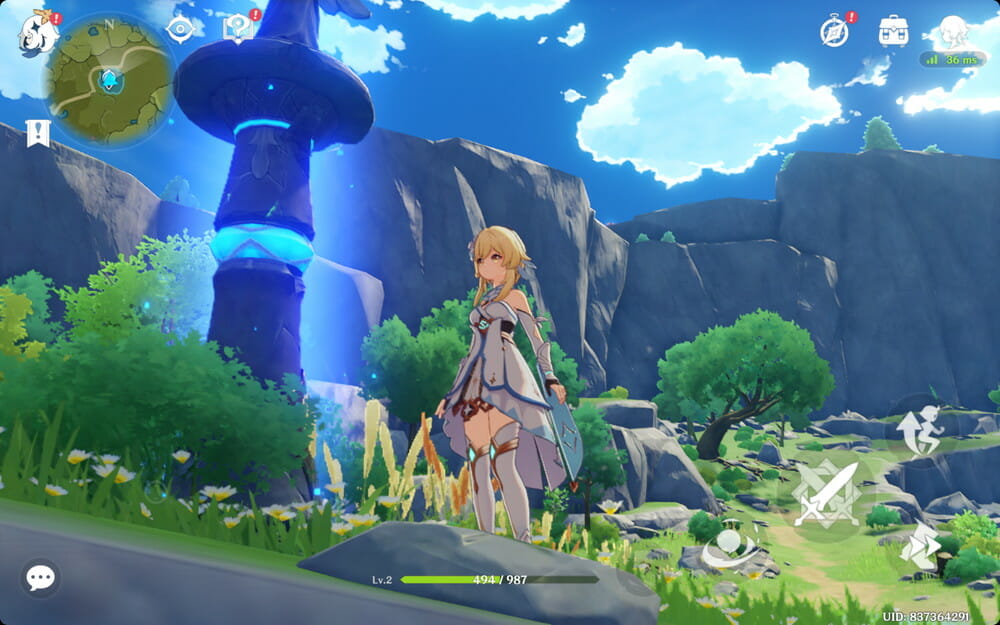Open the character silhouette icon
Image resolution: width=1000 pixels, height=625 pixels.
[x=954, y=30]
